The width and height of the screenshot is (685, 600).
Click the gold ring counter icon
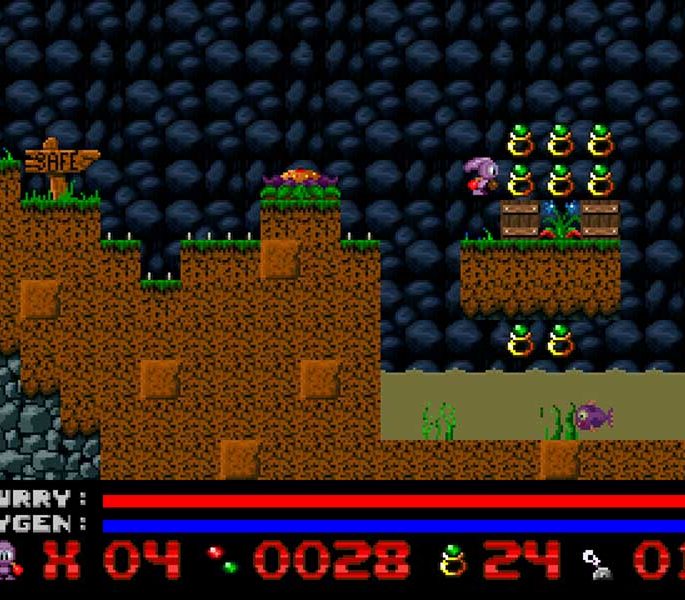(453, 560)
